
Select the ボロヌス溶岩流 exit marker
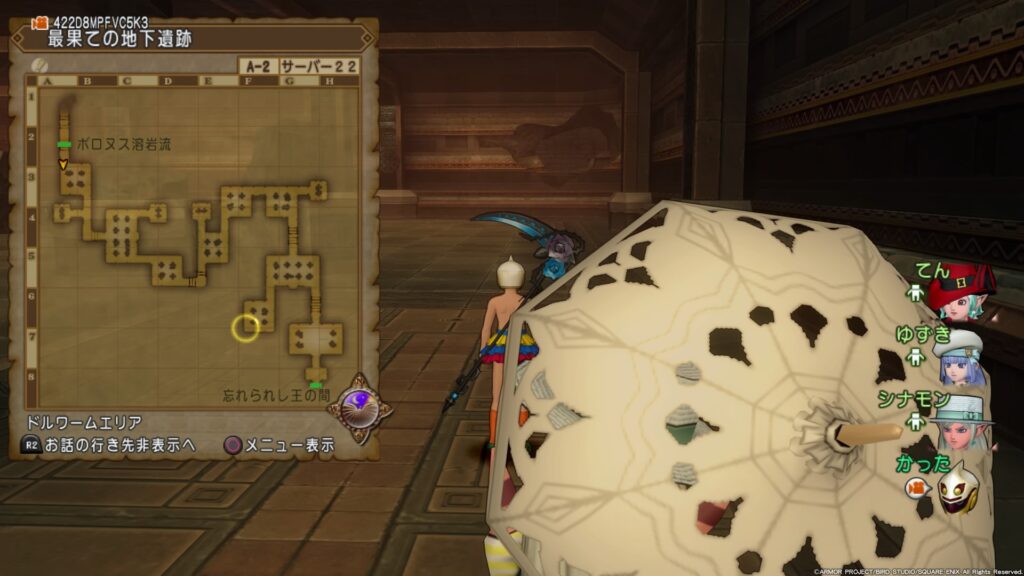[x=63, y=145]
